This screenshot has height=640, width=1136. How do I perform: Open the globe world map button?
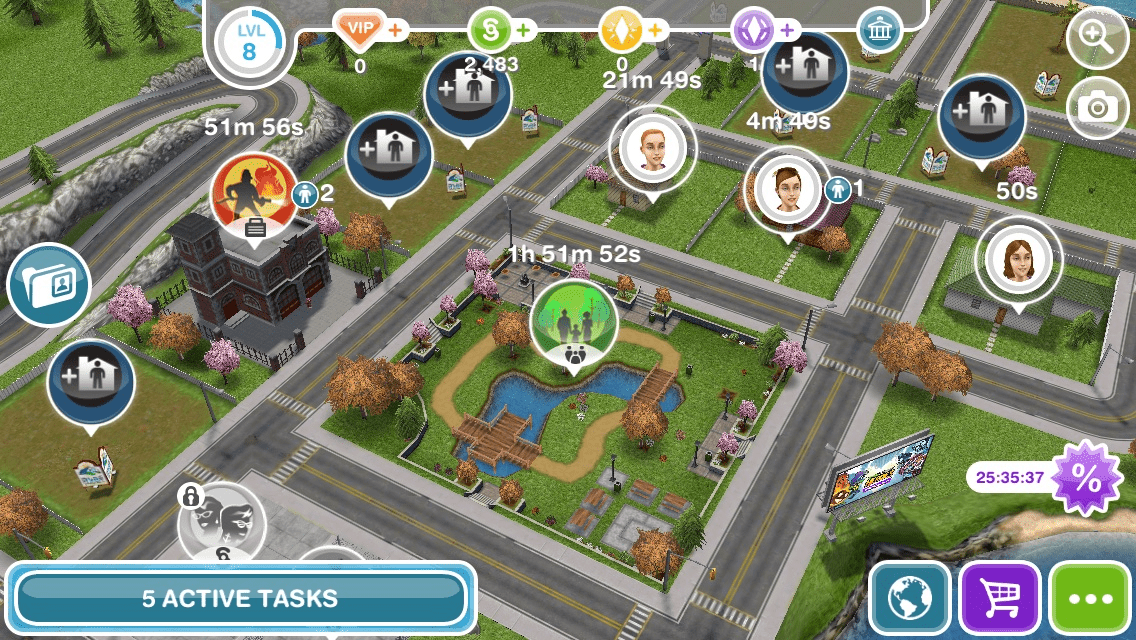tap(909, 598)
